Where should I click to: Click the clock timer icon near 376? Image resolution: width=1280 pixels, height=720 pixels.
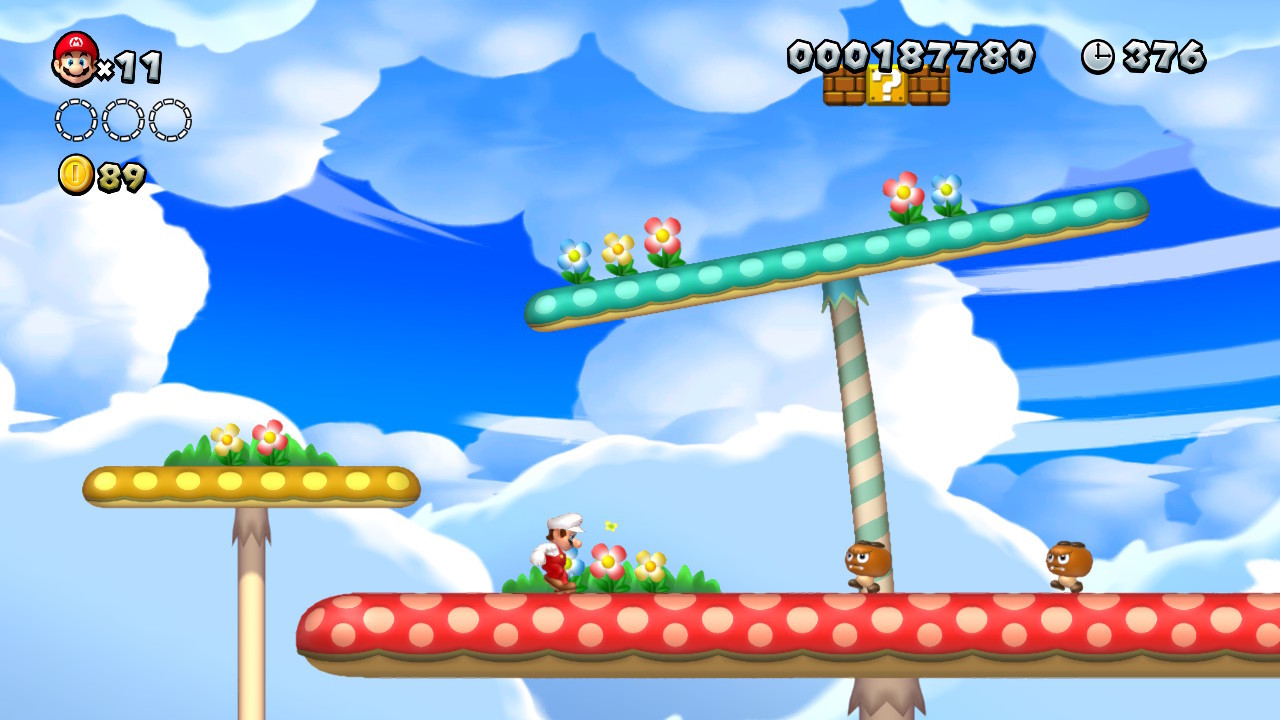[x=1099, y=57]
